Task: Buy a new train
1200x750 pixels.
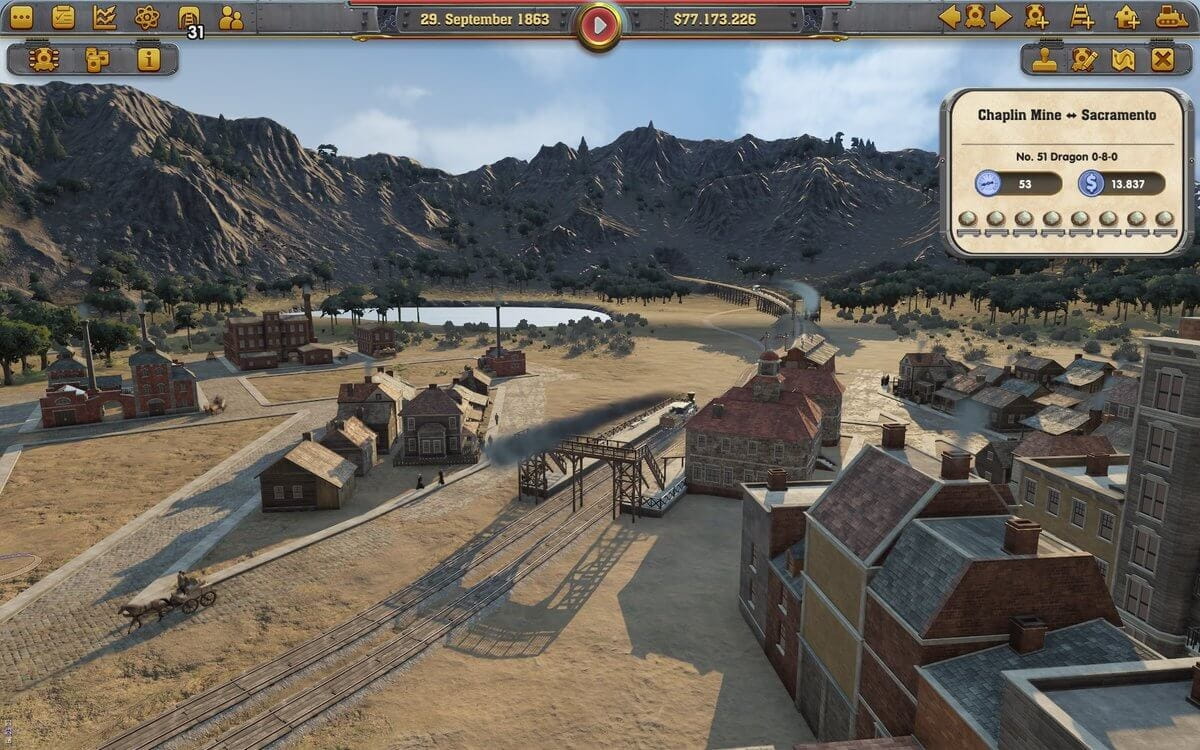Action: point(1036,16)
